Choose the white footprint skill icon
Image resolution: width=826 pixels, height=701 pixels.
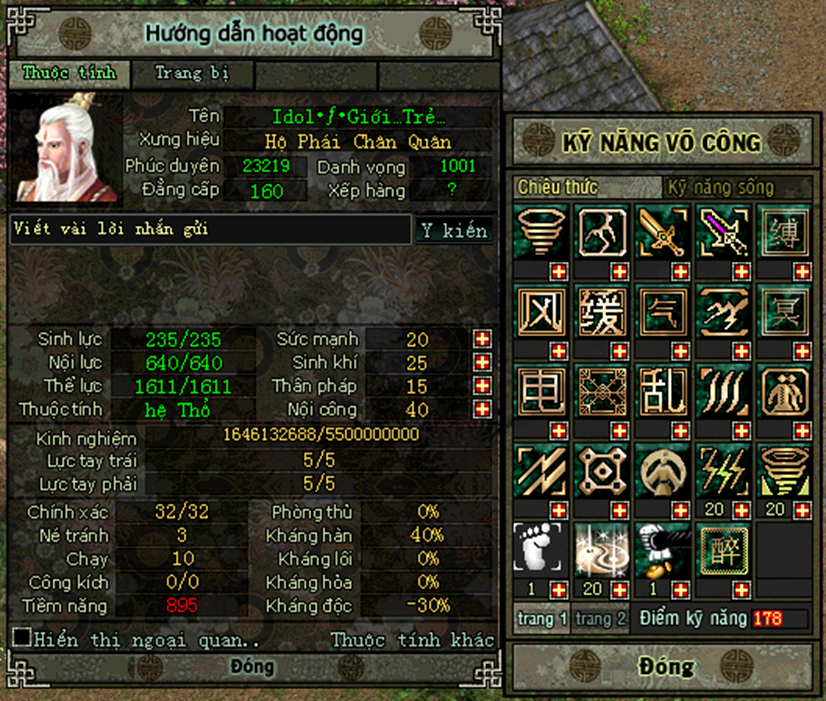coord(541,550)
